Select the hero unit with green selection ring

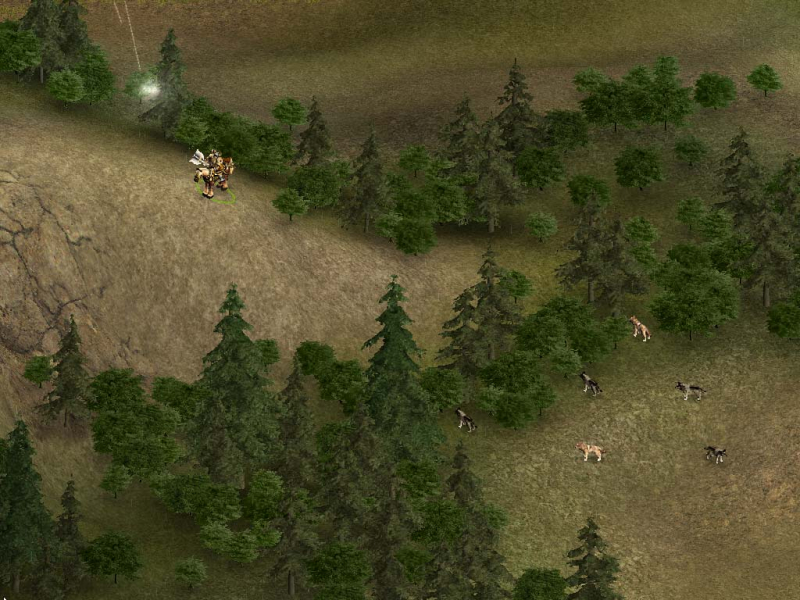click(213, 173)
